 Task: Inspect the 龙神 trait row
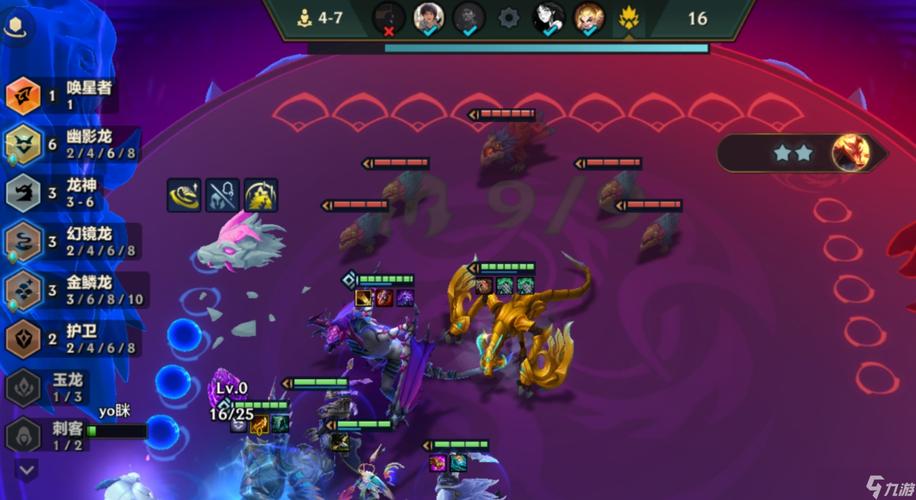[60, 192]
